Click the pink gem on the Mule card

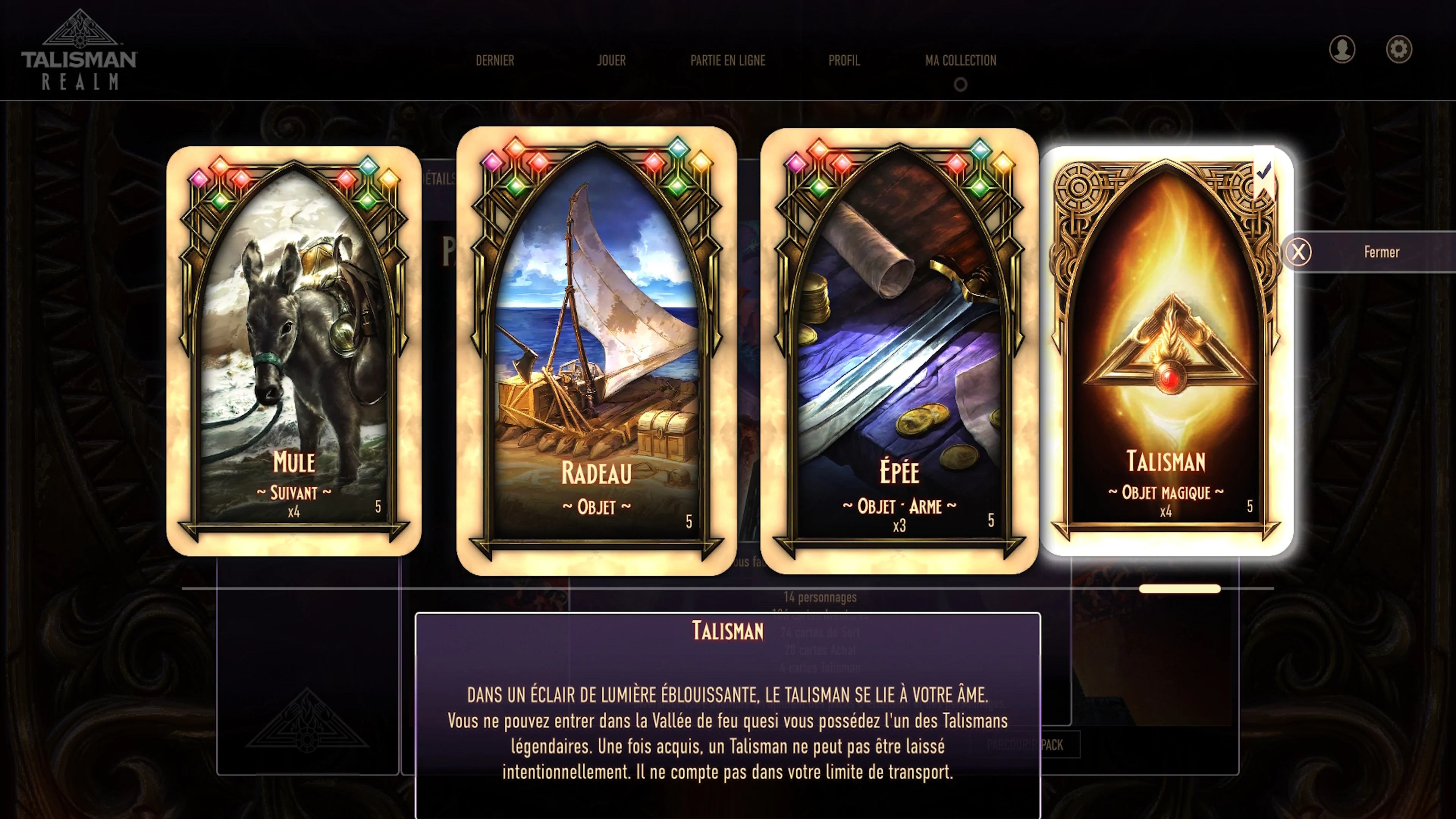point(198,179)
